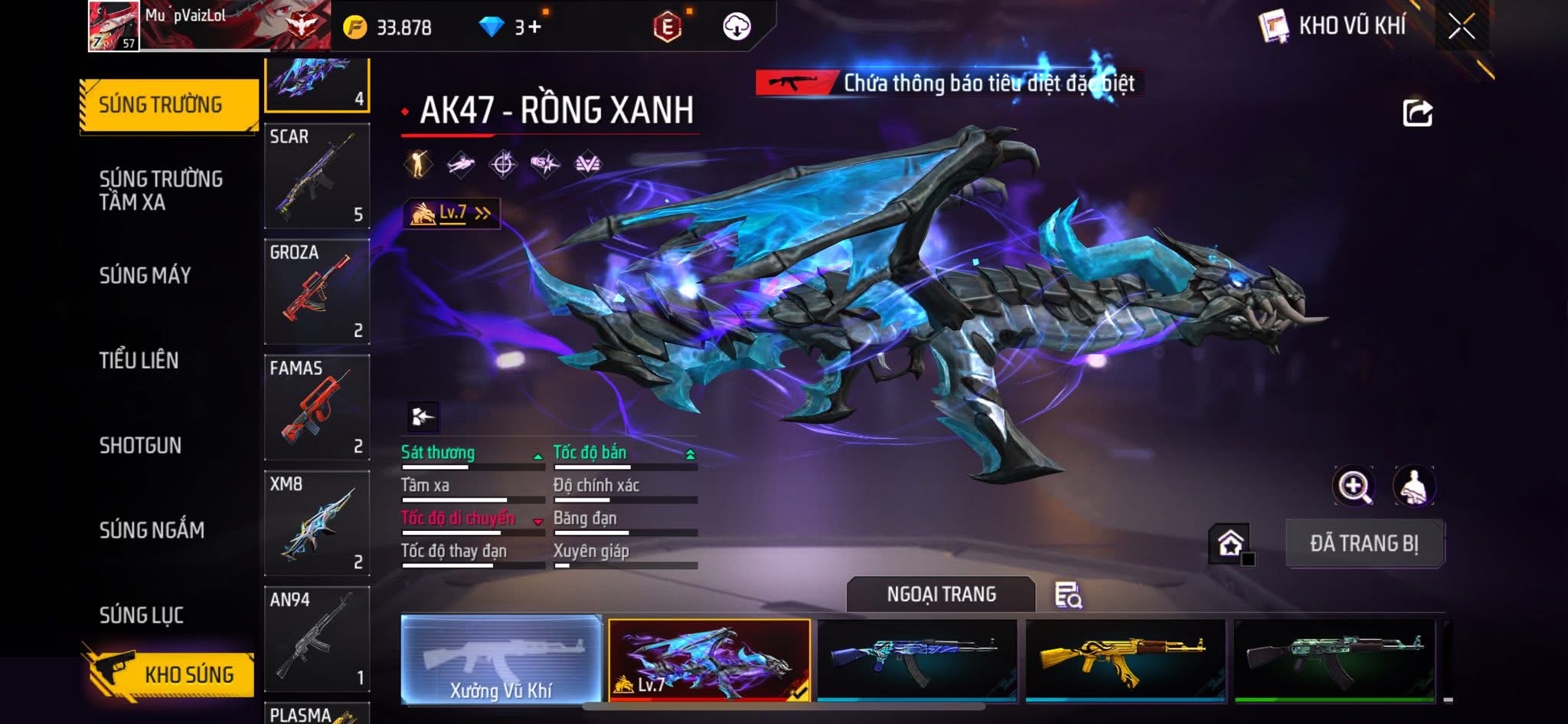Open the Lv.7 skin upgrade button
The image size is (1568, 724).
[x=452, y=213]
